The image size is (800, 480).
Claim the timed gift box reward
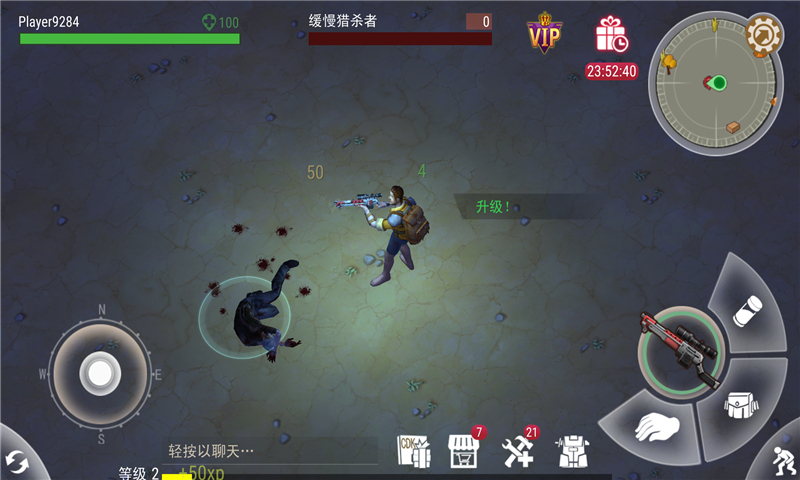point(610,35)
